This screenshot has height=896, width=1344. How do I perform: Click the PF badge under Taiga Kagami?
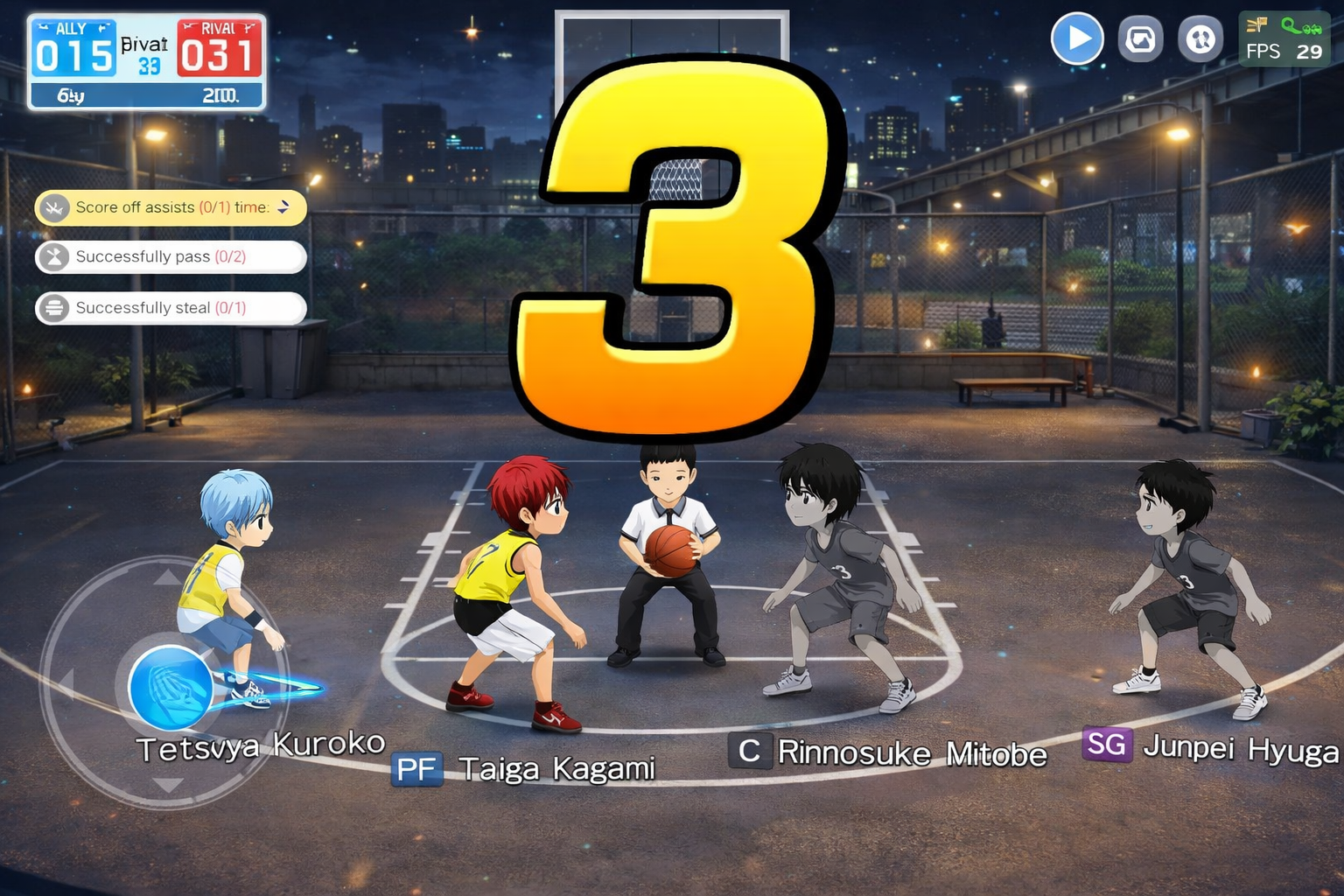tap(417, 769)
